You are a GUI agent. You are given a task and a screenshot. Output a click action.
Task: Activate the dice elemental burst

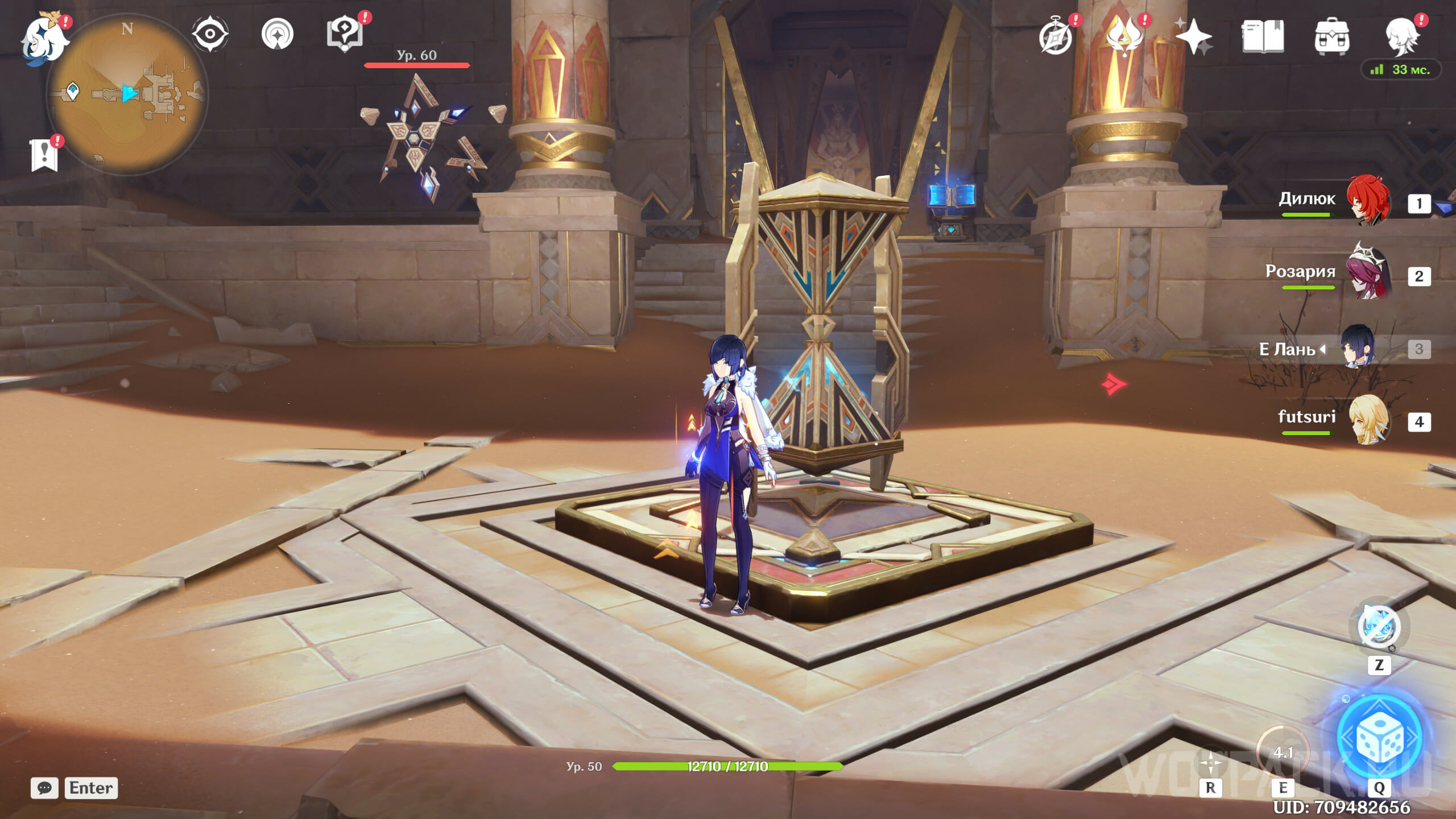(1380, 737)
